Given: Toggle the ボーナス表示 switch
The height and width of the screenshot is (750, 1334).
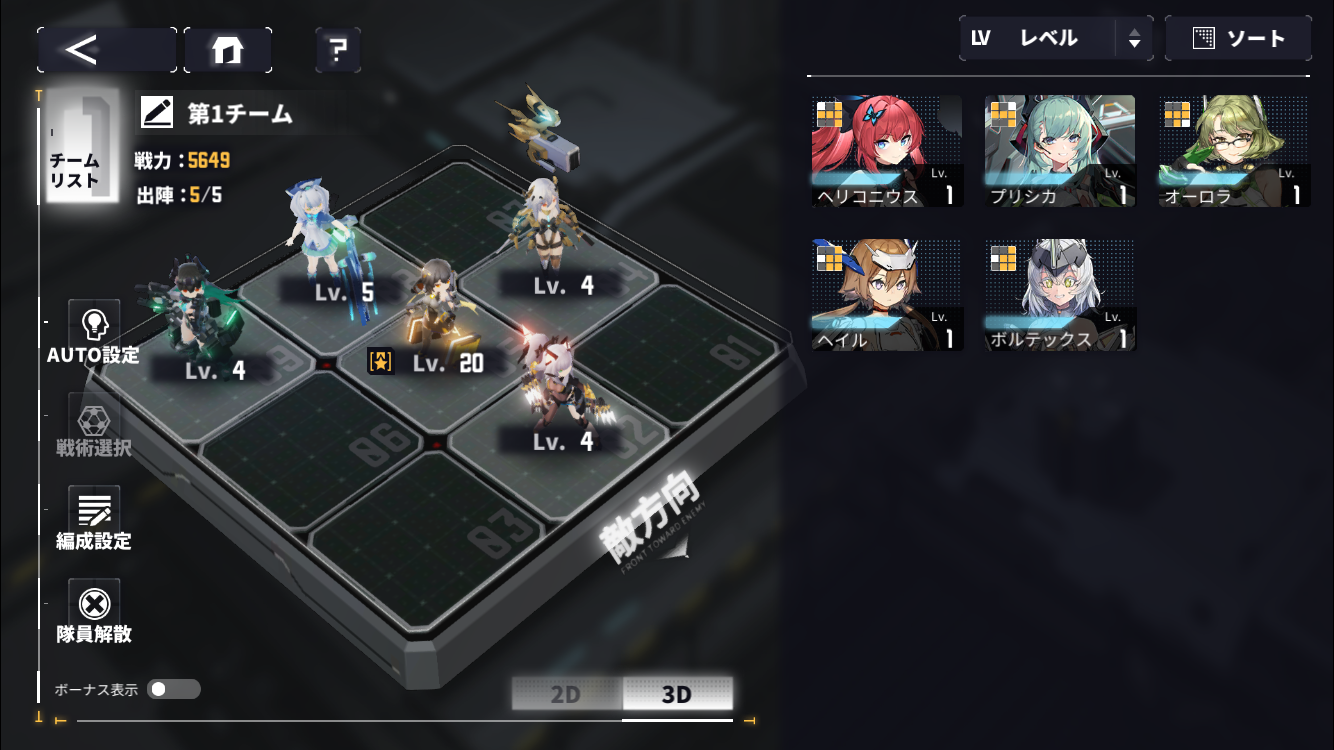Looking at the screenshot, I should coord(173,689).
